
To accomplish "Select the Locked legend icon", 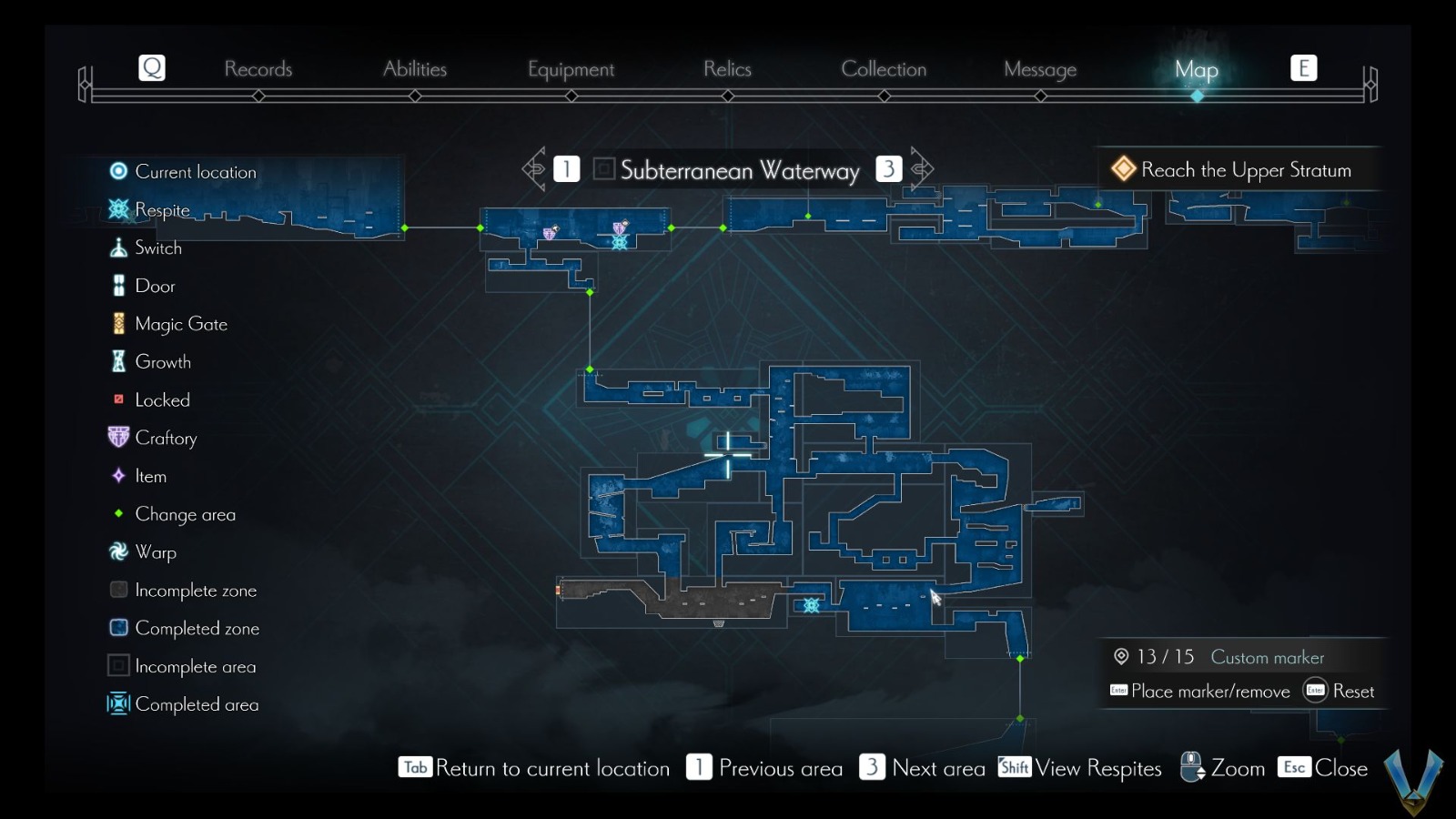I will pyautogui.click(x=117, y=399).
